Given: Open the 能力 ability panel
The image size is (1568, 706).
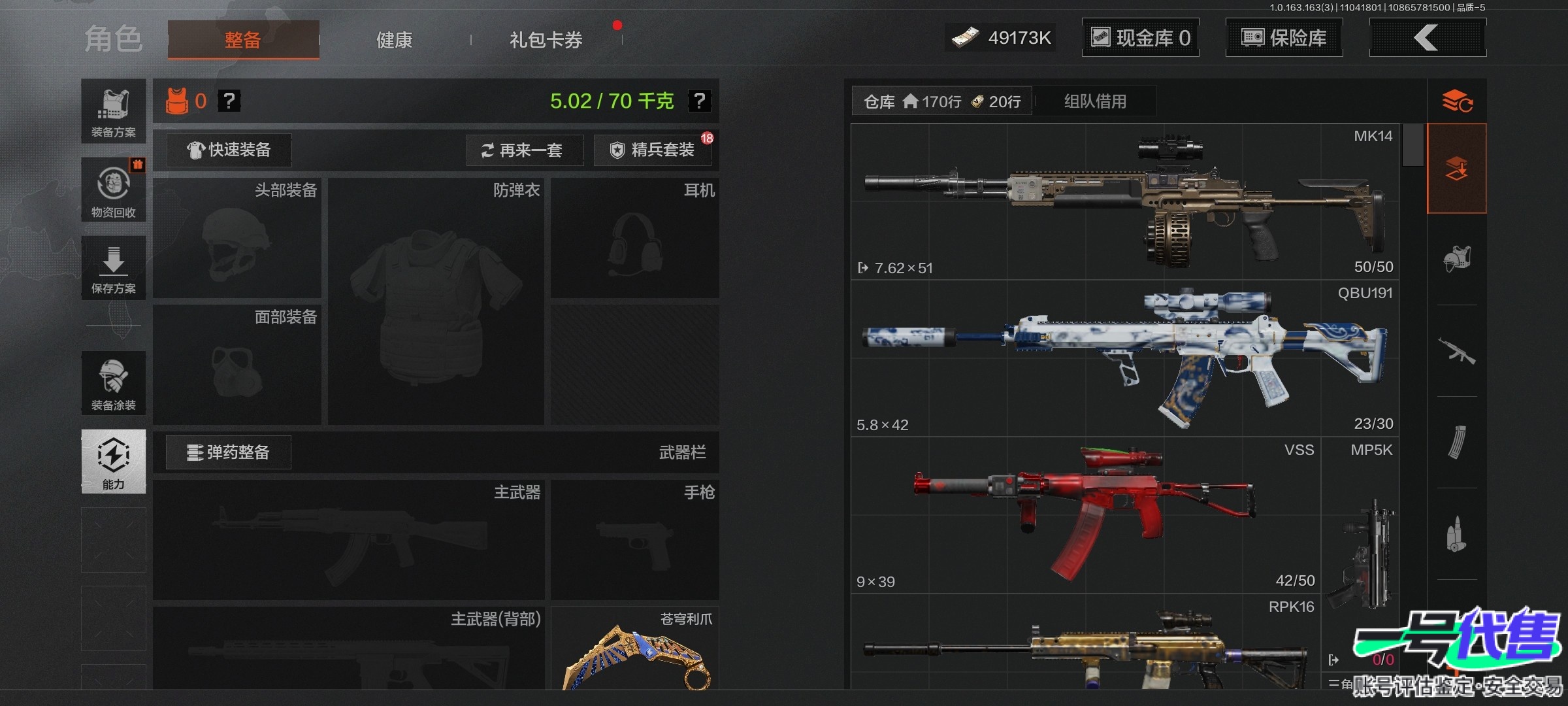Looking at the screenshot, I should 114,461.
